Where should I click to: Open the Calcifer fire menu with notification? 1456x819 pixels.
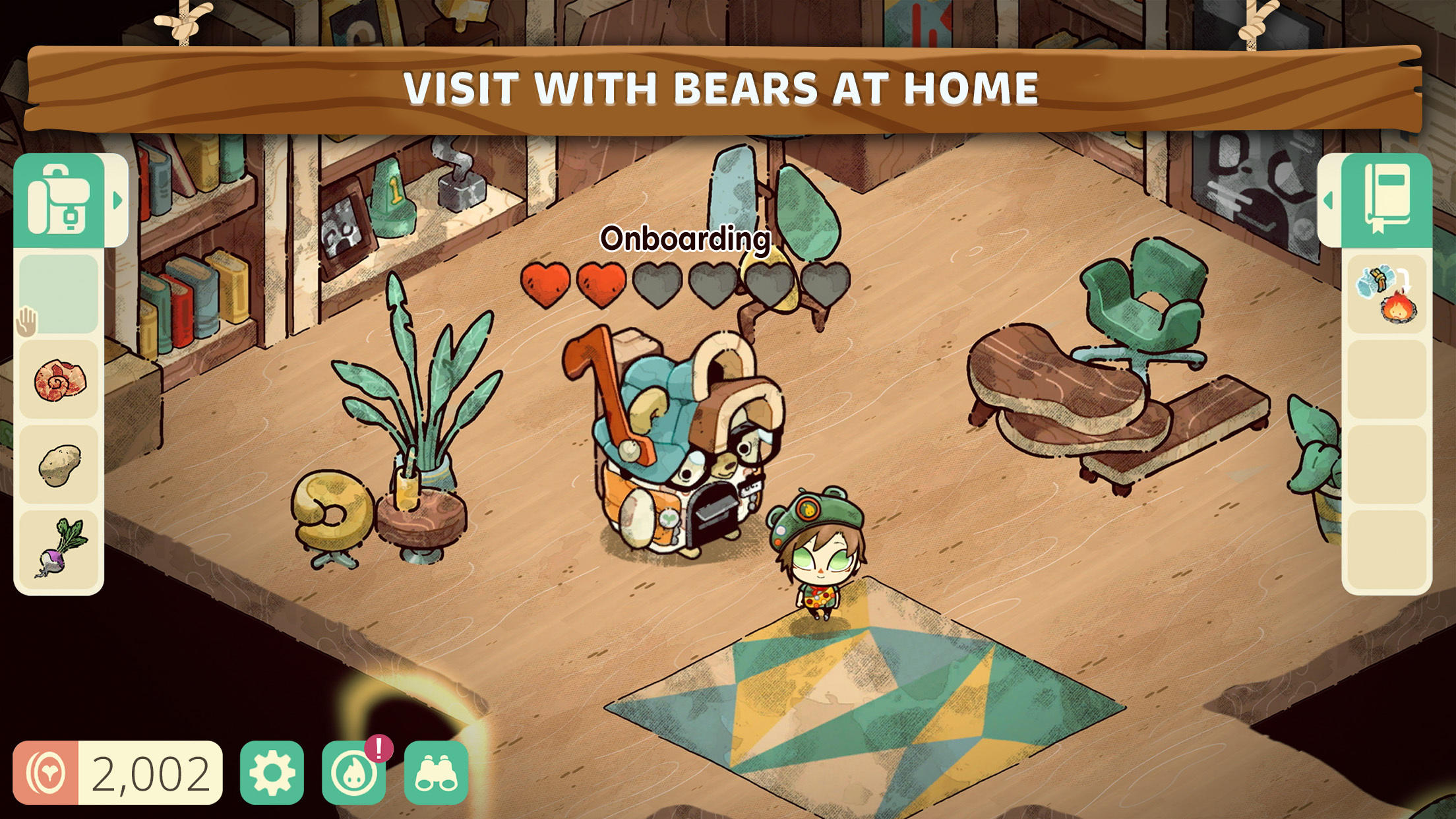(354, 769)
